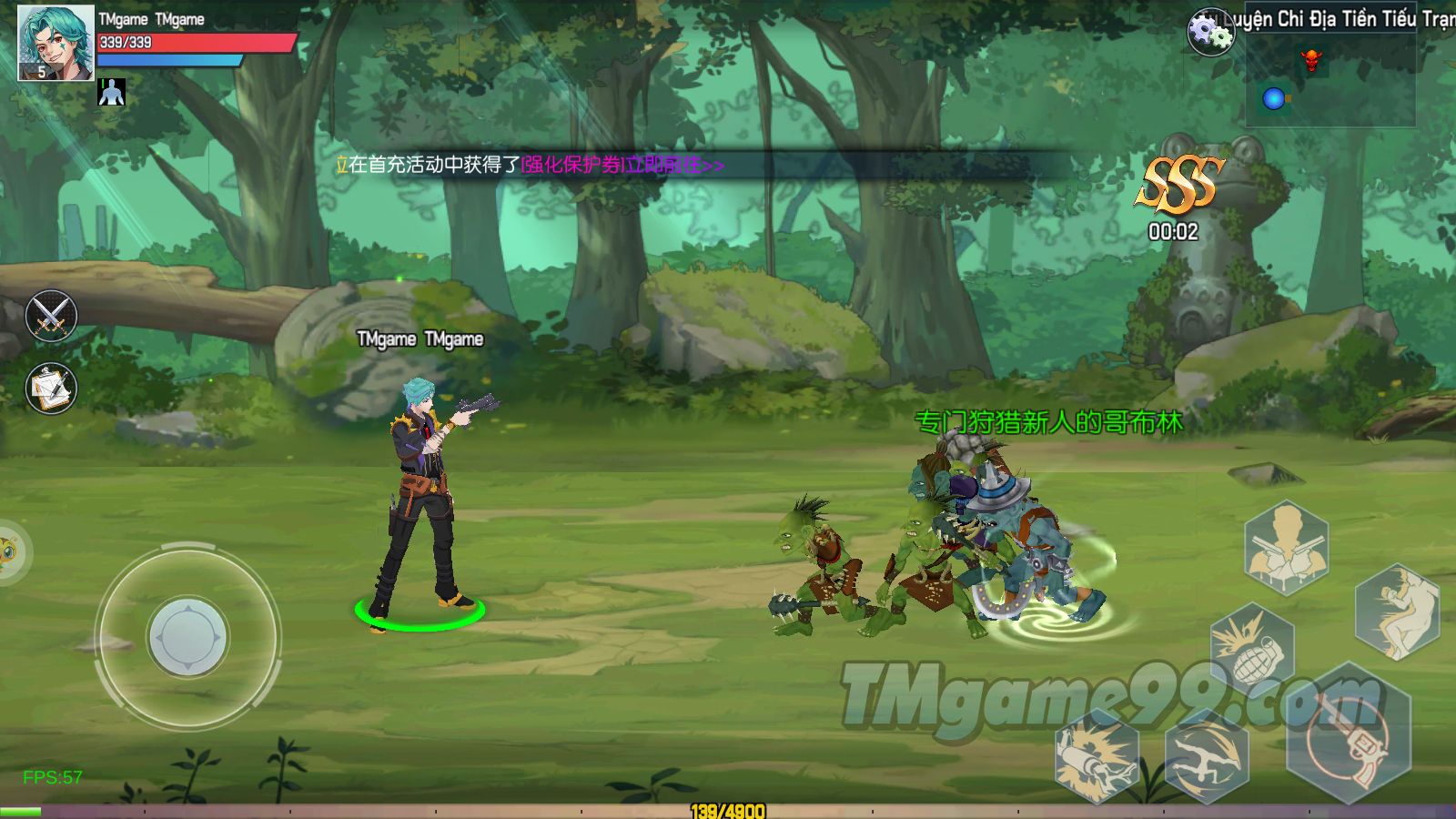Select the blue silhouette buff icon

pos(111,92)
